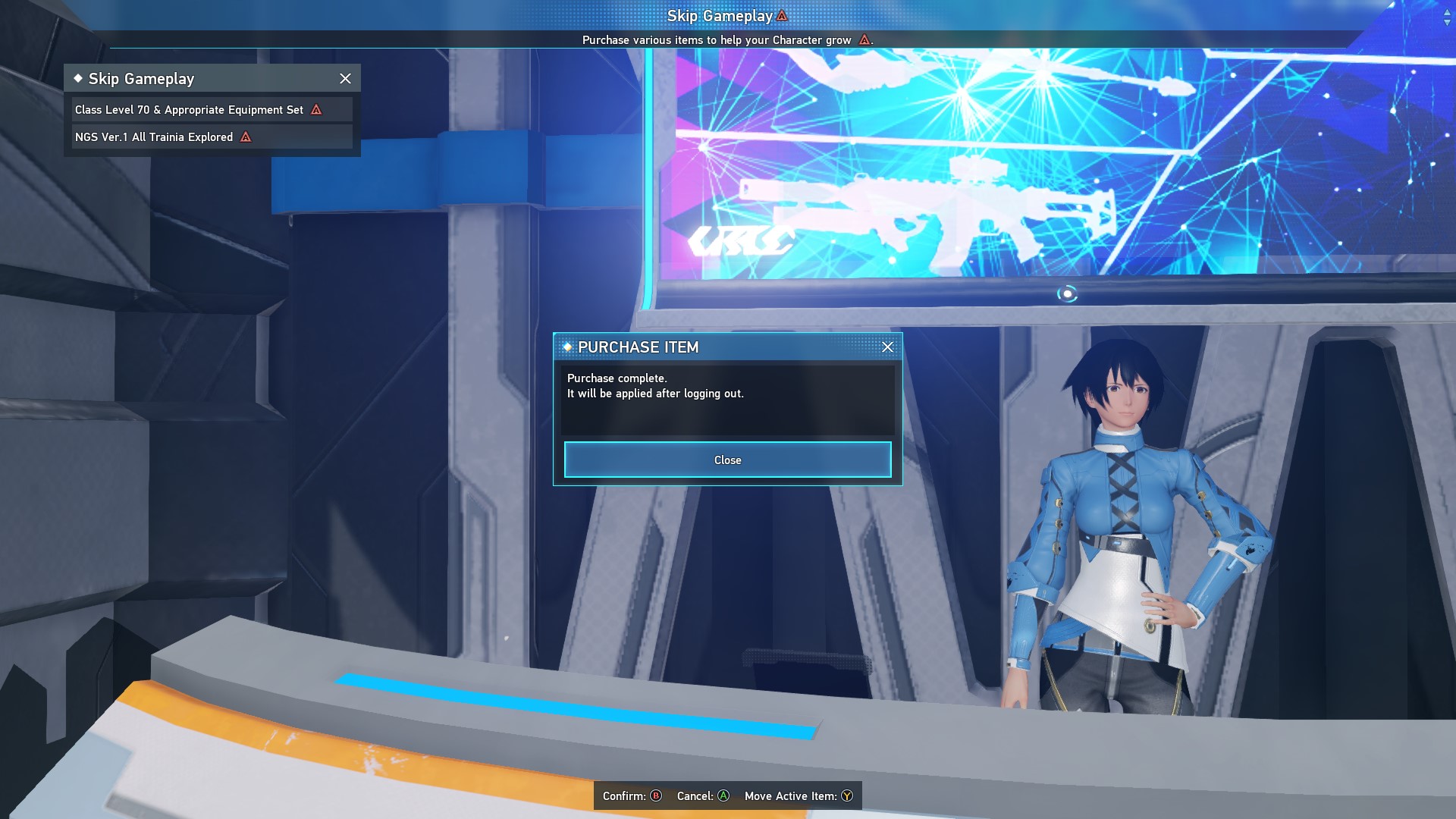Select "NGS Ver.1 All Trainia Explored"

click(x=155, y=137)
